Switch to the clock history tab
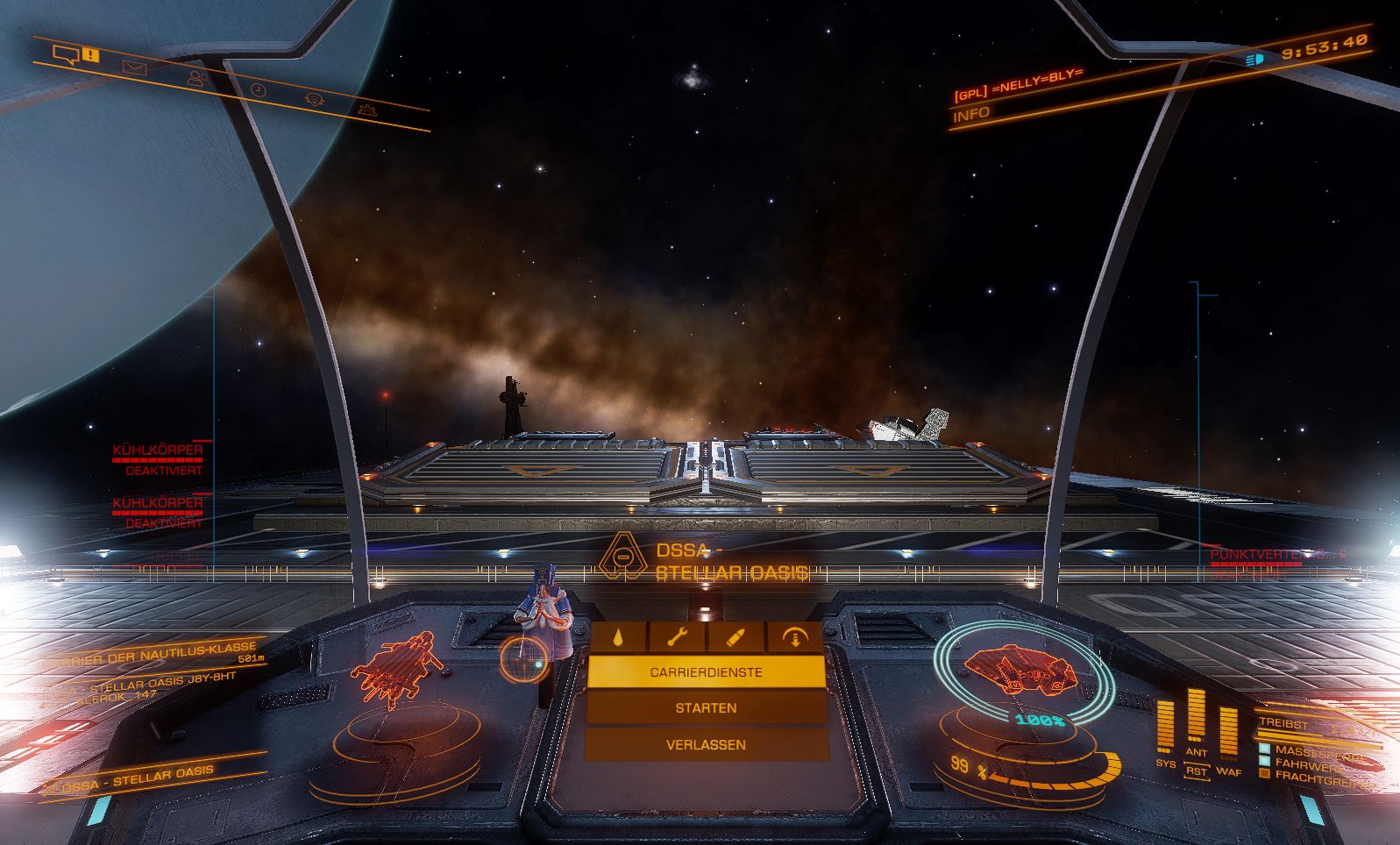 (259, 89)
